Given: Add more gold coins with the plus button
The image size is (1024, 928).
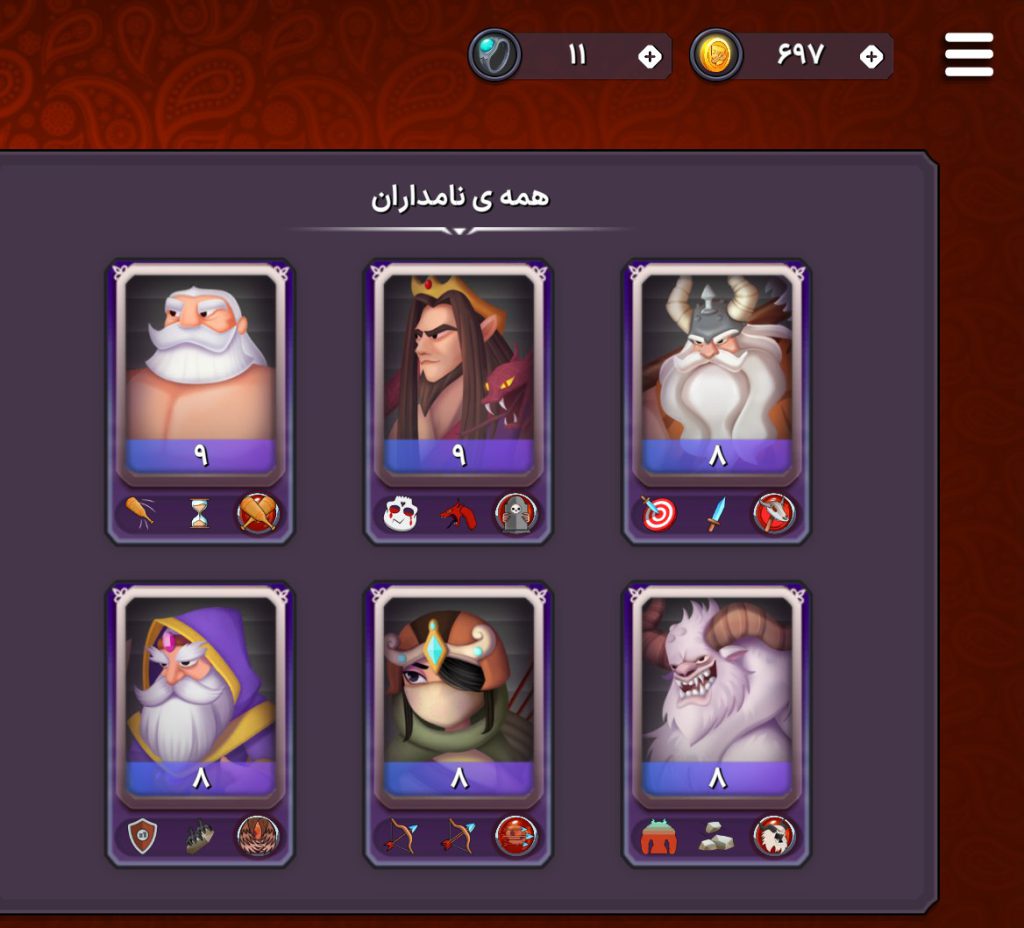Looking at the screenshot, I should [871, 56].
